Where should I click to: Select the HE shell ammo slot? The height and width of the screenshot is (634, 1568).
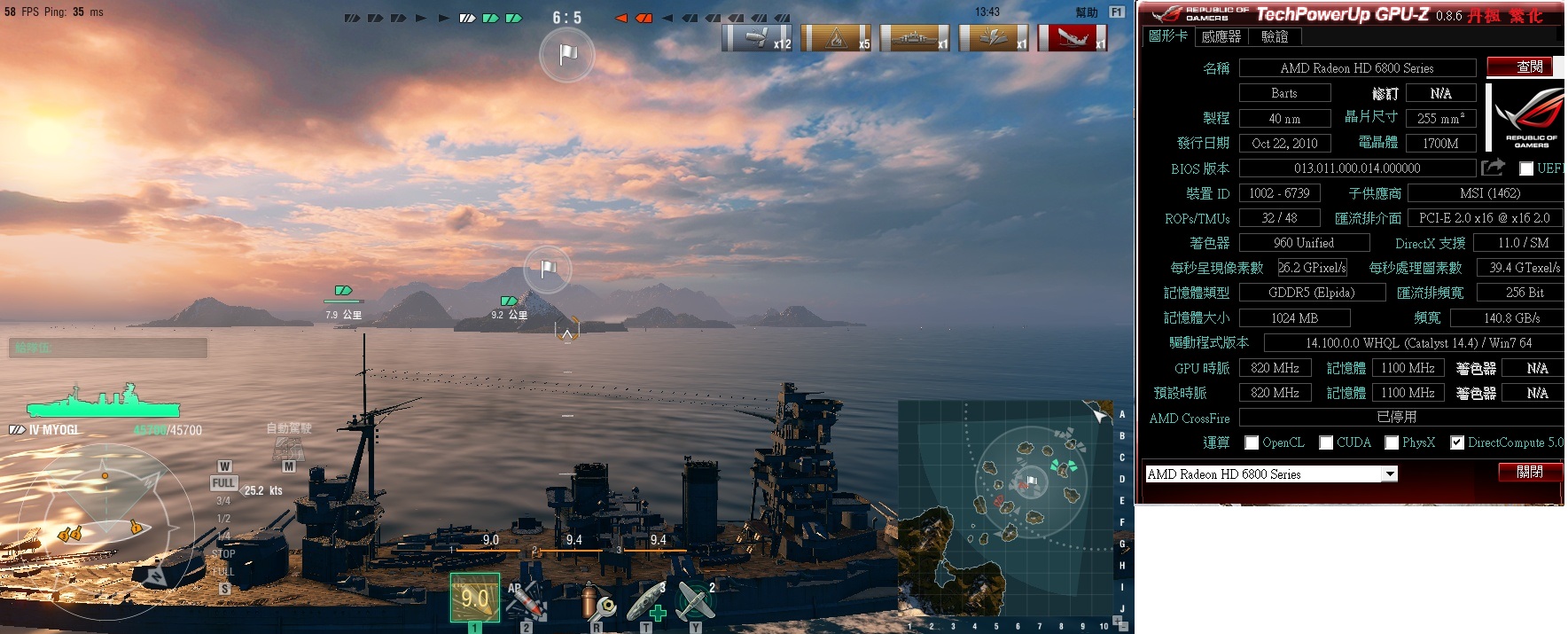pyautogui.click(x=475, y=599)
